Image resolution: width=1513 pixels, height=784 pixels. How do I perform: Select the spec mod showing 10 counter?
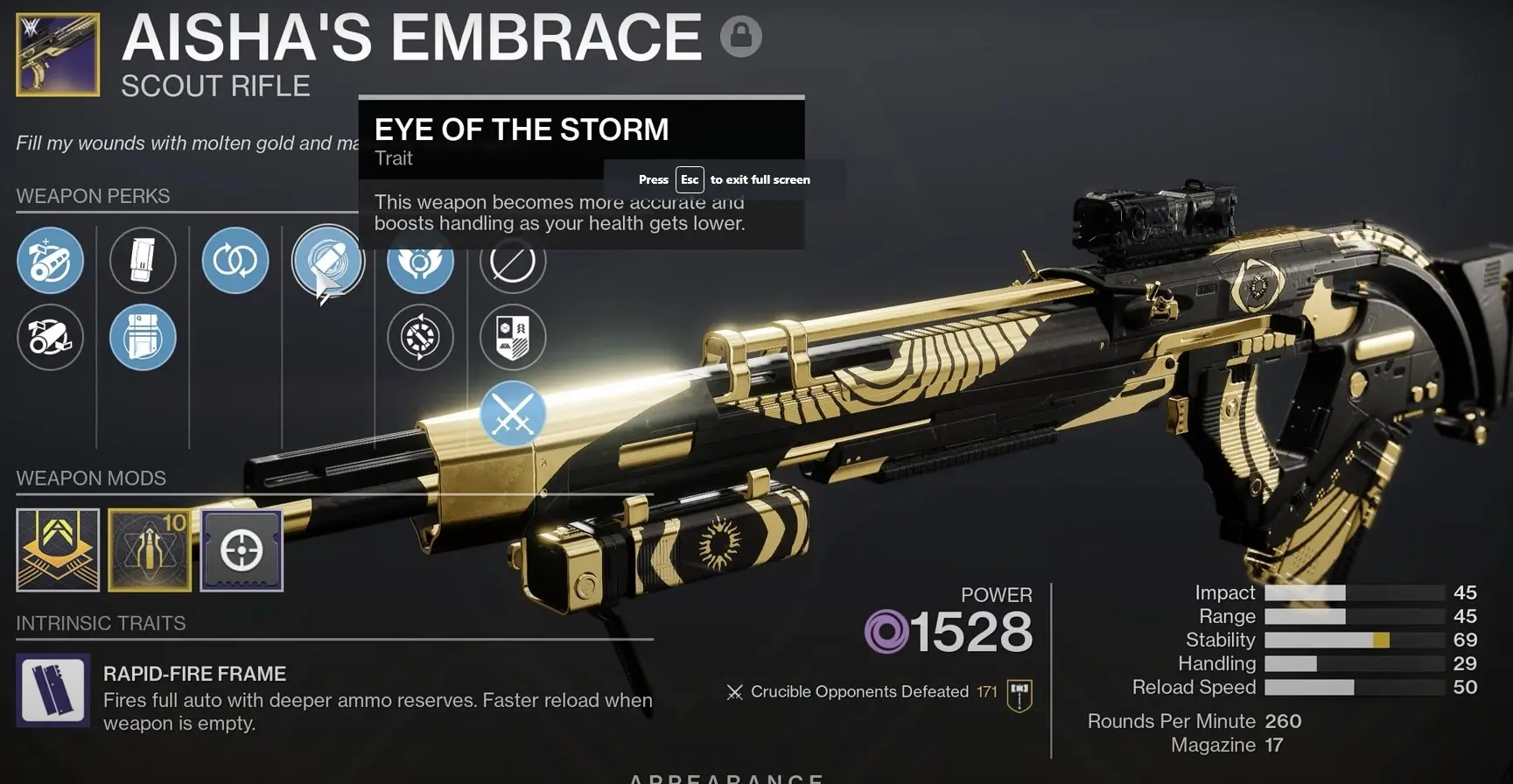[149, 550]
